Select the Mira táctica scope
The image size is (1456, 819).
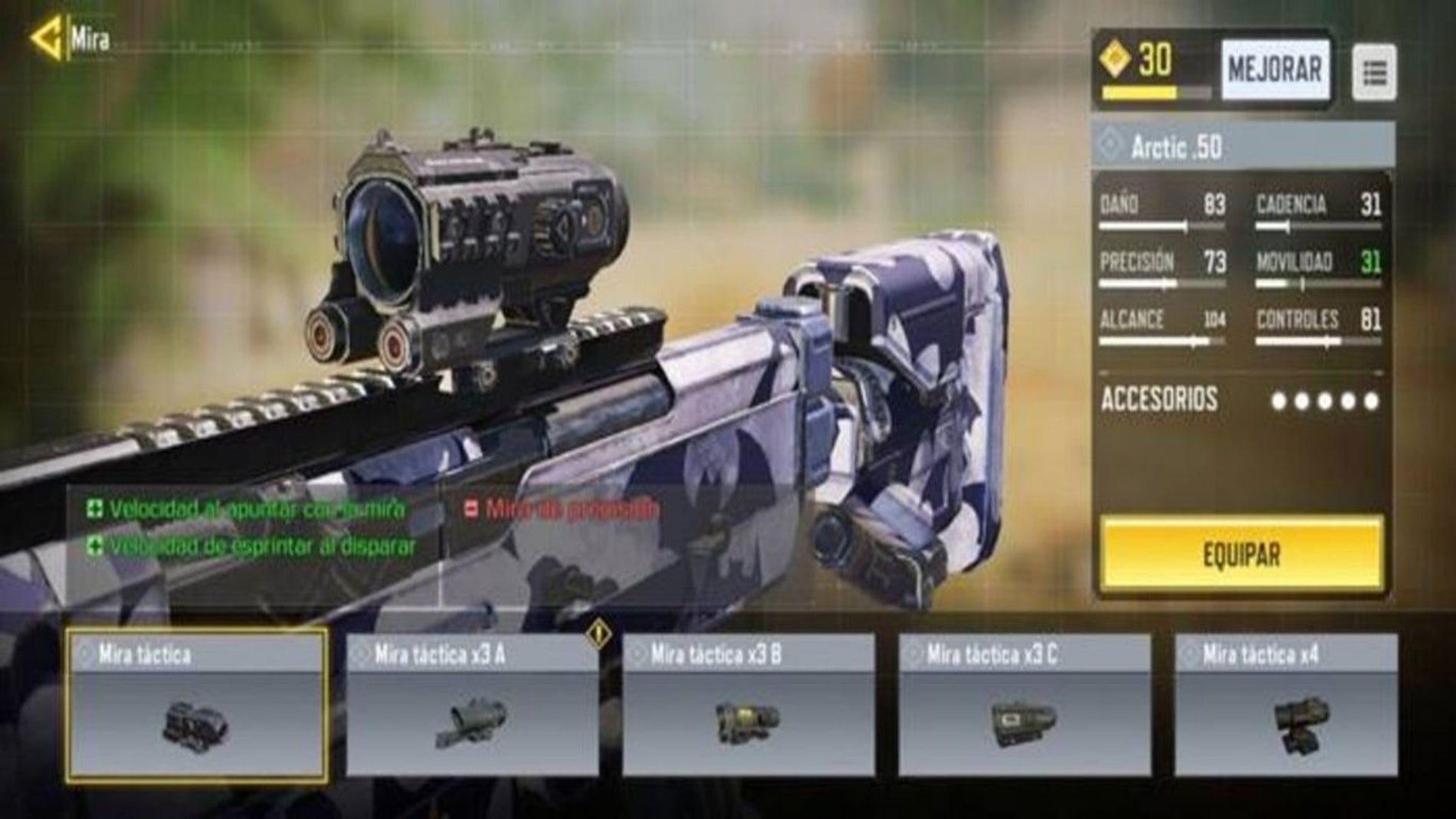pyautogui.click(x=197, y=705)
